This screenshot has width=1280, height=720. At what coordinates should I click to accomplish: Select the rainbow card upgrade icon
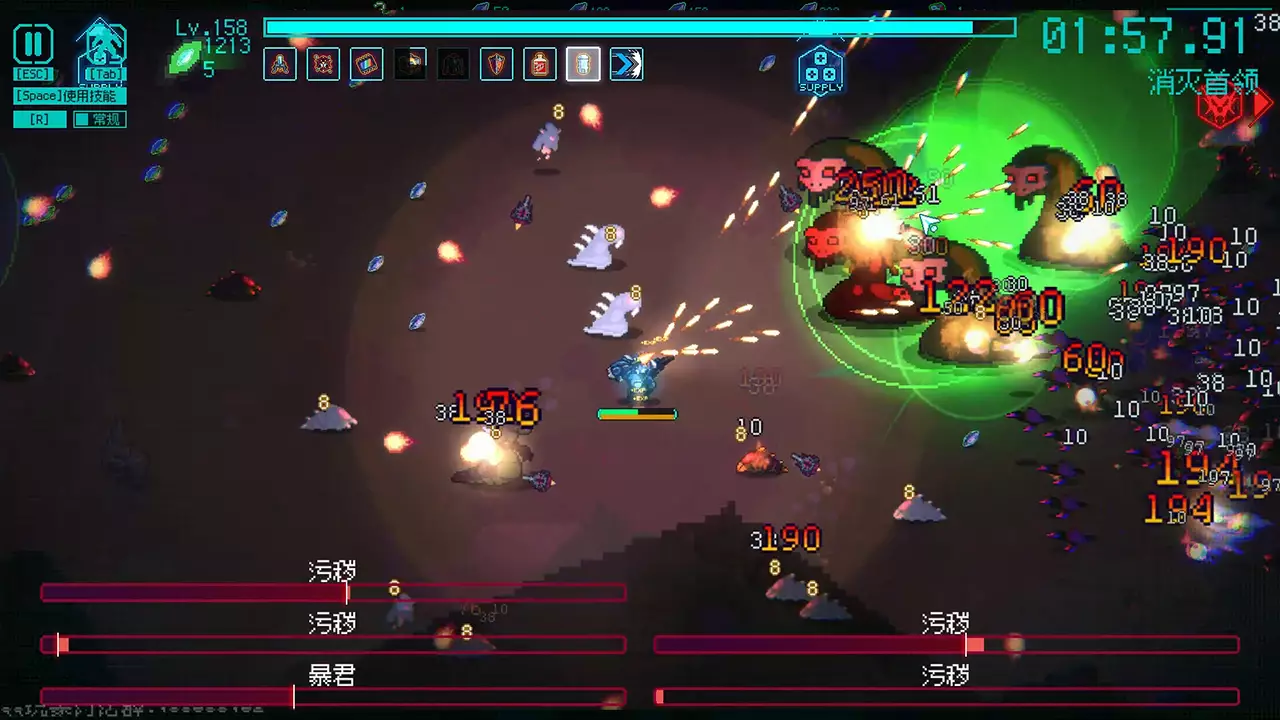[x=367, y=65]
